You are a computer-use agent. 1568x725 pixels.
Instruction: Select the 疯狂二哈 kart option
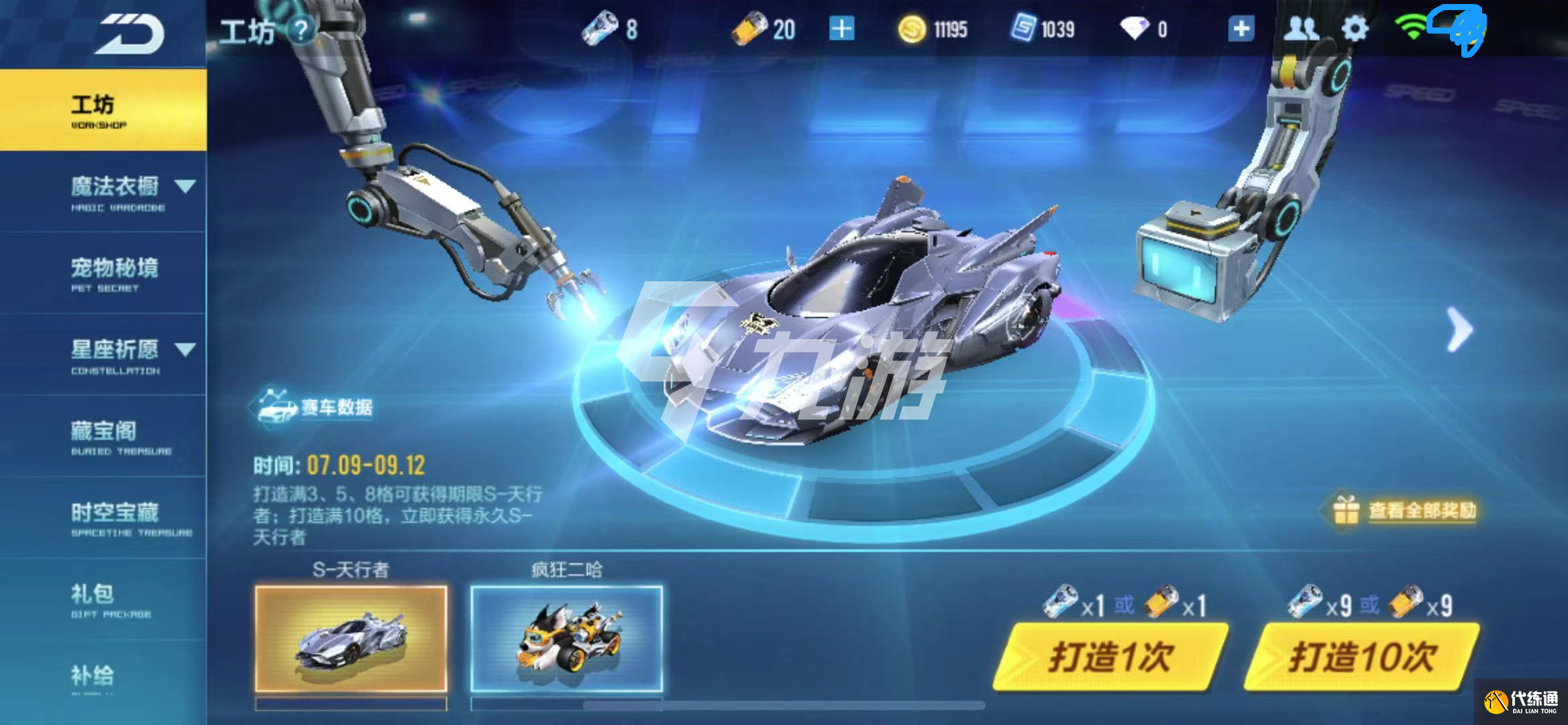[567, 638]
